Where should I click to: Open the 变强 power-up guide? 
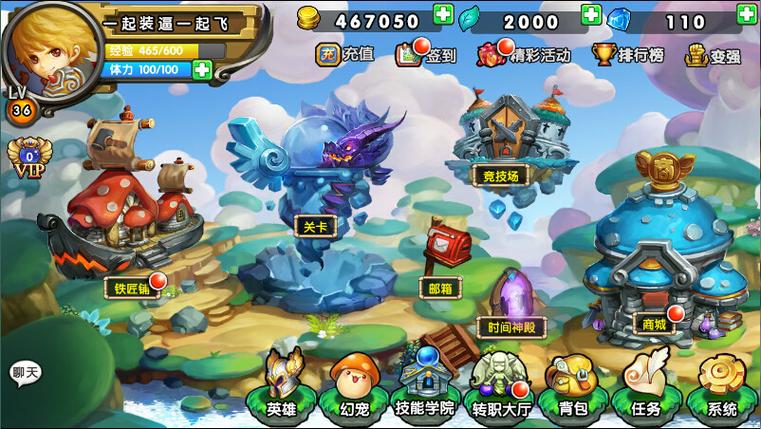point(713,55)
